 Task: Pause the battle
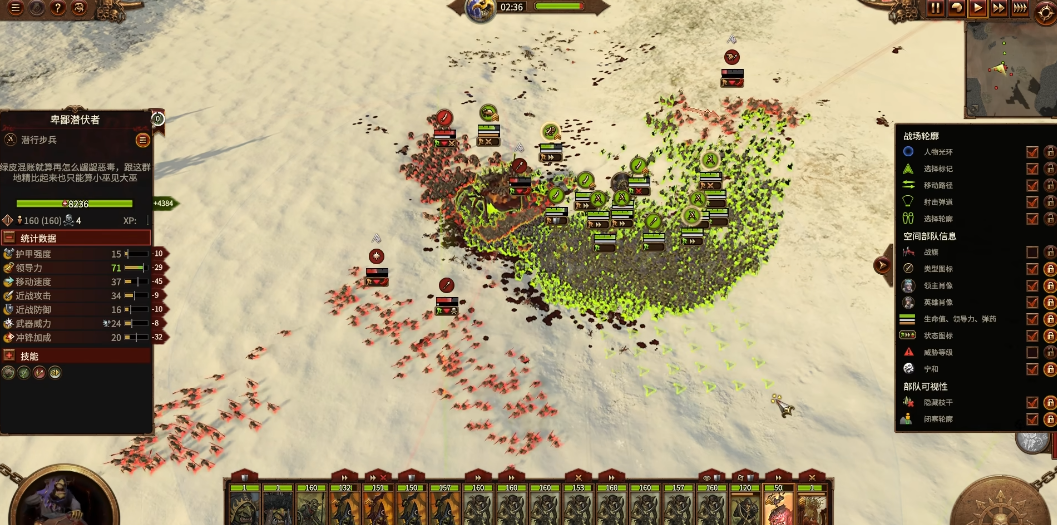[936, 8]
